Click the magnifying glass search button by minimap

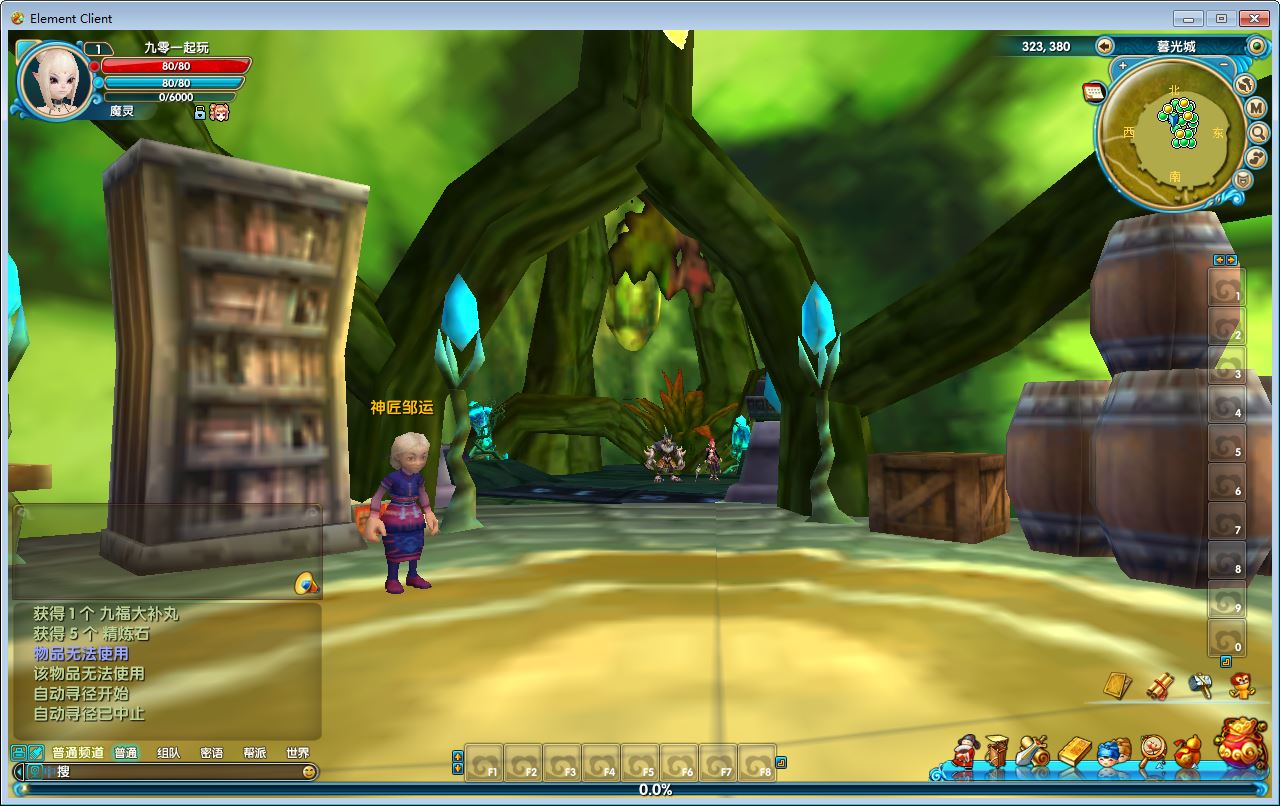(x=1258, y=132)
